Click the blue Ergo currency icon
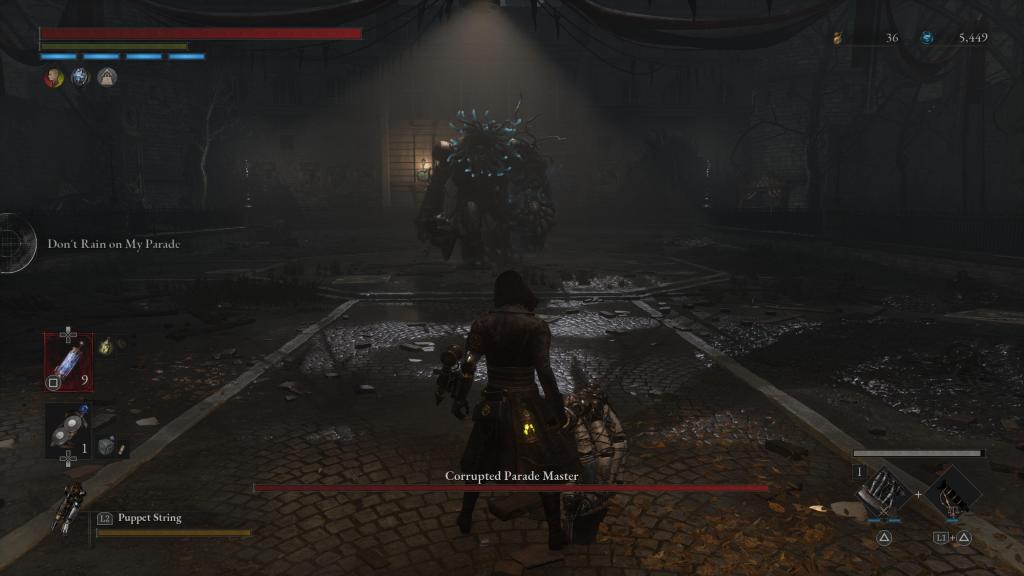The image size is (1024, 576). point(927,38)
